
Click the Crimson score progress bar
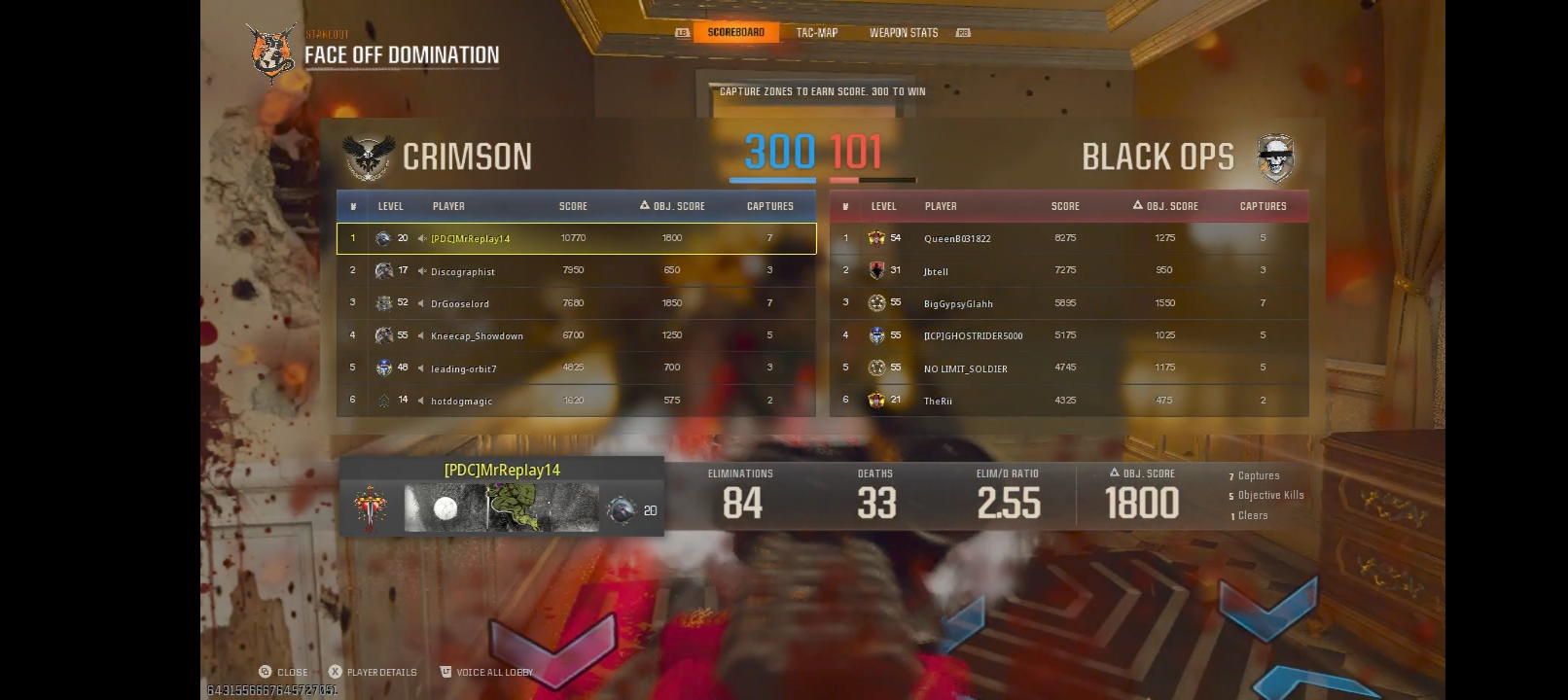pos(771,180)
